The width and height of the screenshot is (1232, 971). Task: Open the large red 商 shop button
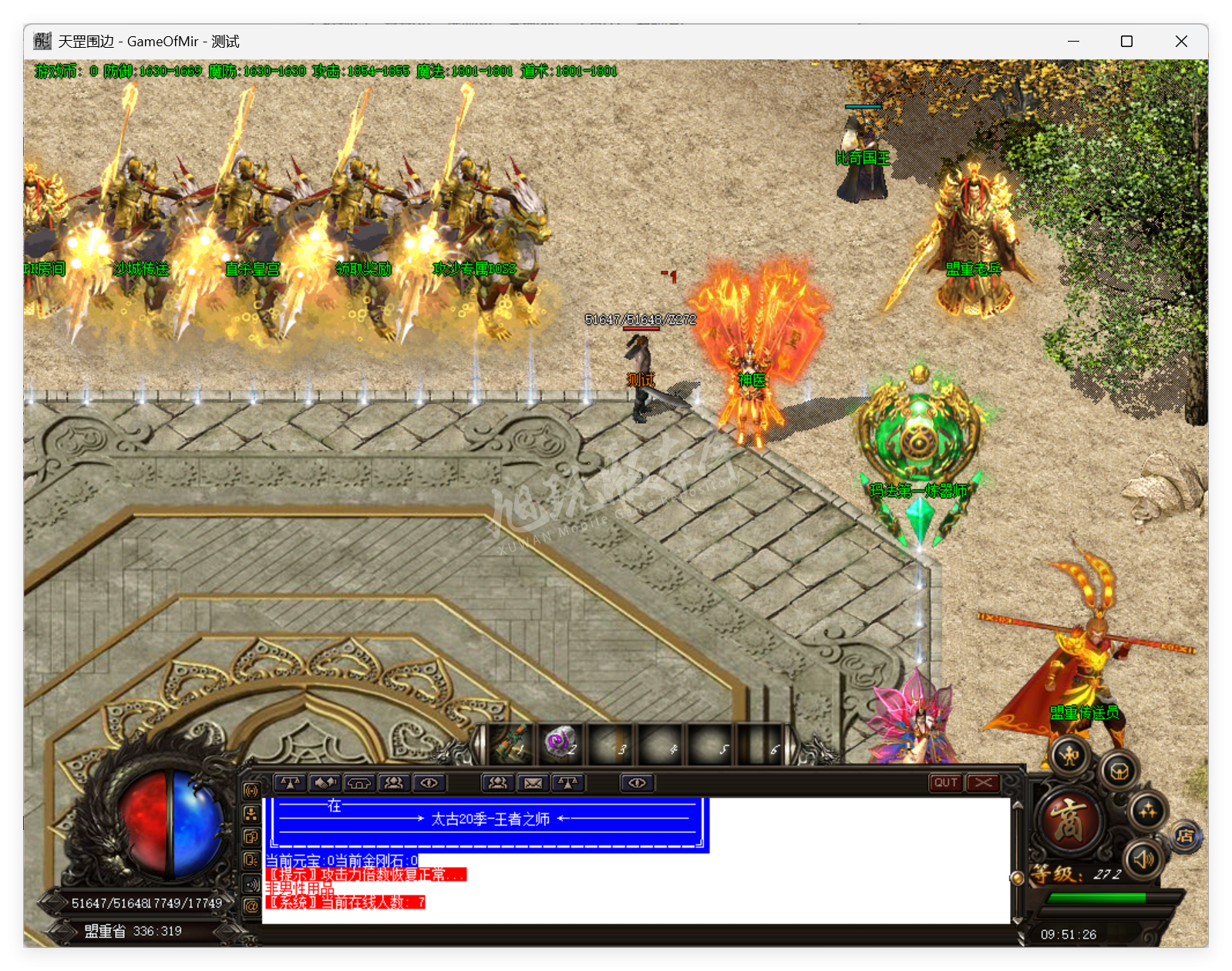tap(1070, 820)
